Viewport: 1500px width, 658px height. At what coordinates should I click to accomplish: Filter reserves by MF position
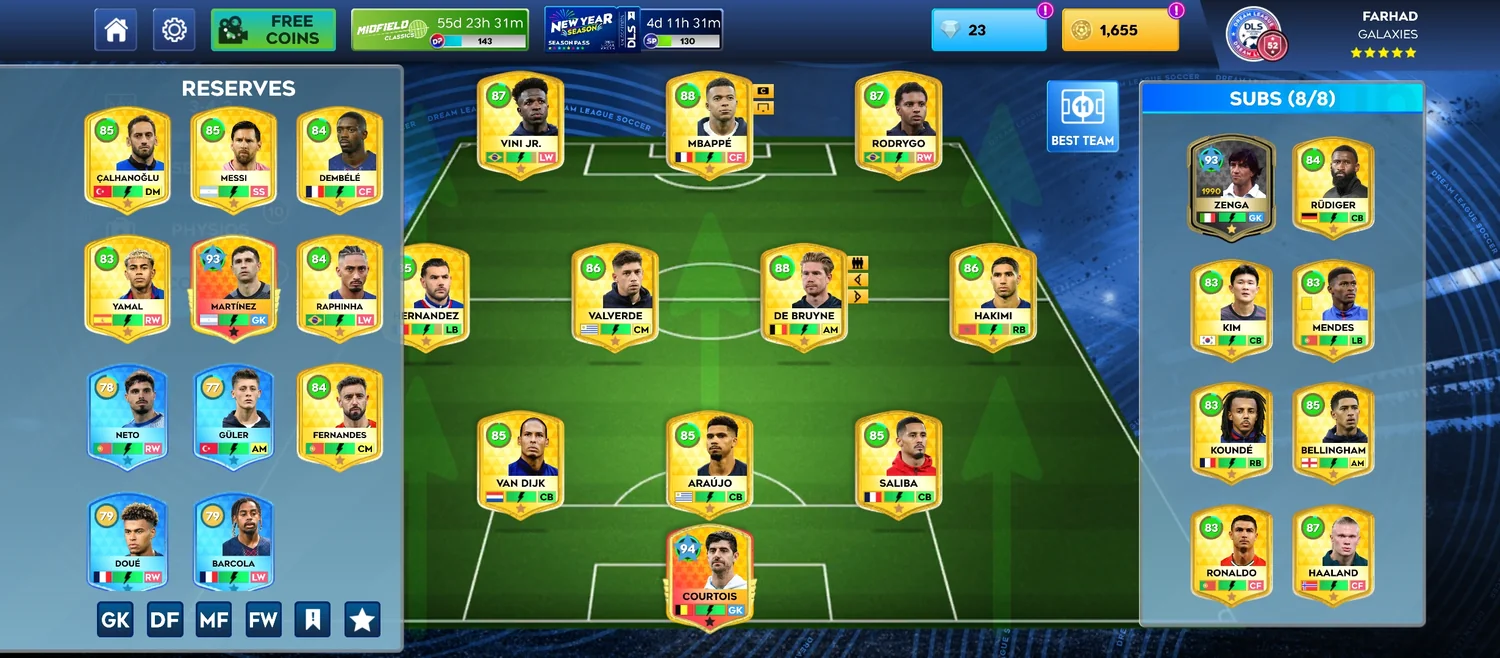[x=214, y=620]
